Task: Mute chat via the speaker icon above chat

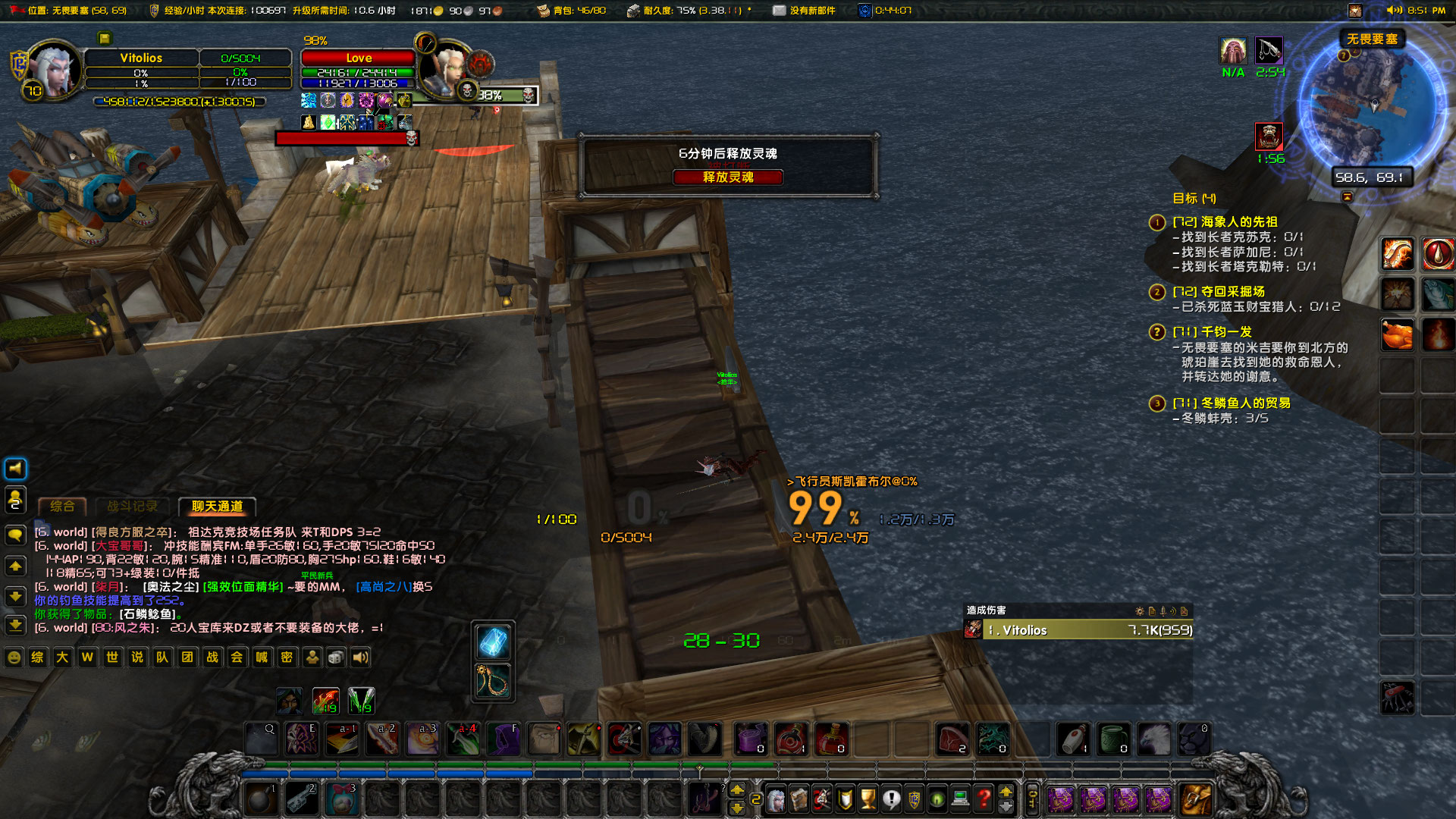Action: pyautogui.click(x=15, y=469)
